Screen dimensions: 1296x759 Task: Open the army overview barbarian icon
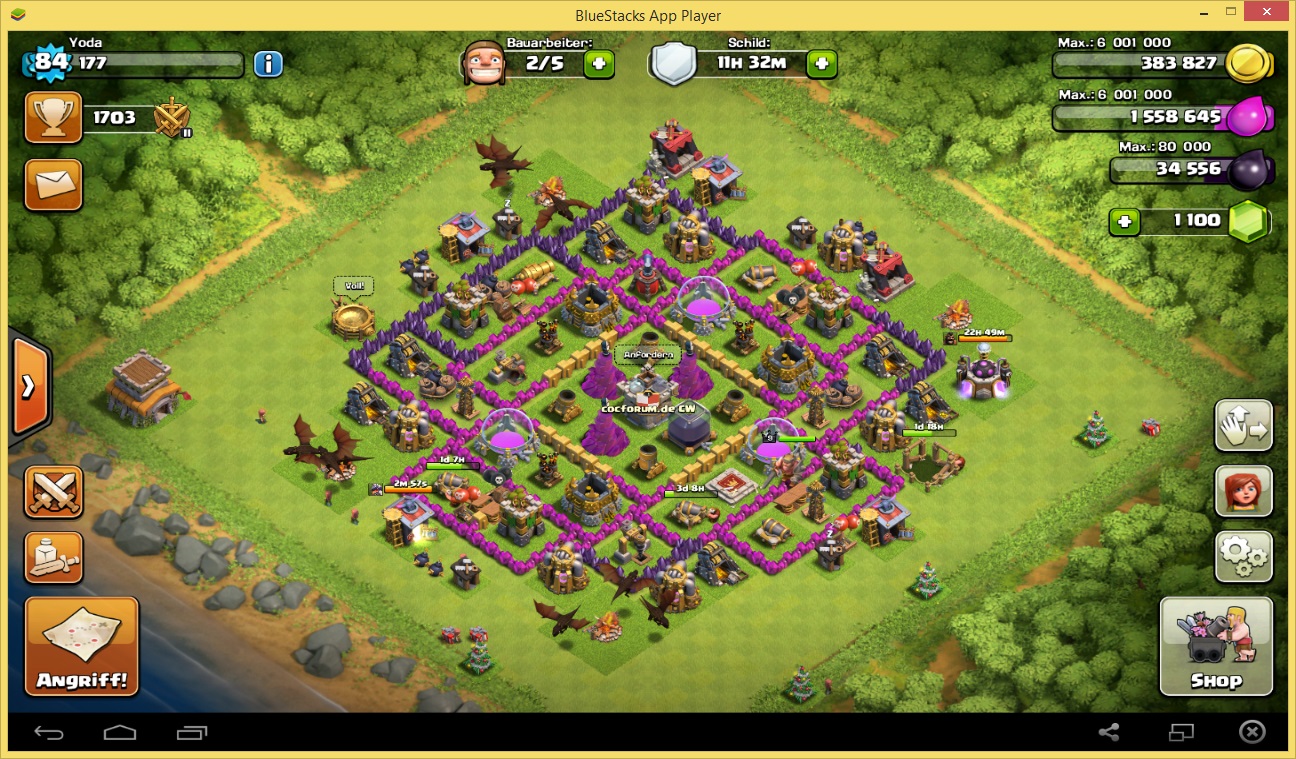[53, 557]
